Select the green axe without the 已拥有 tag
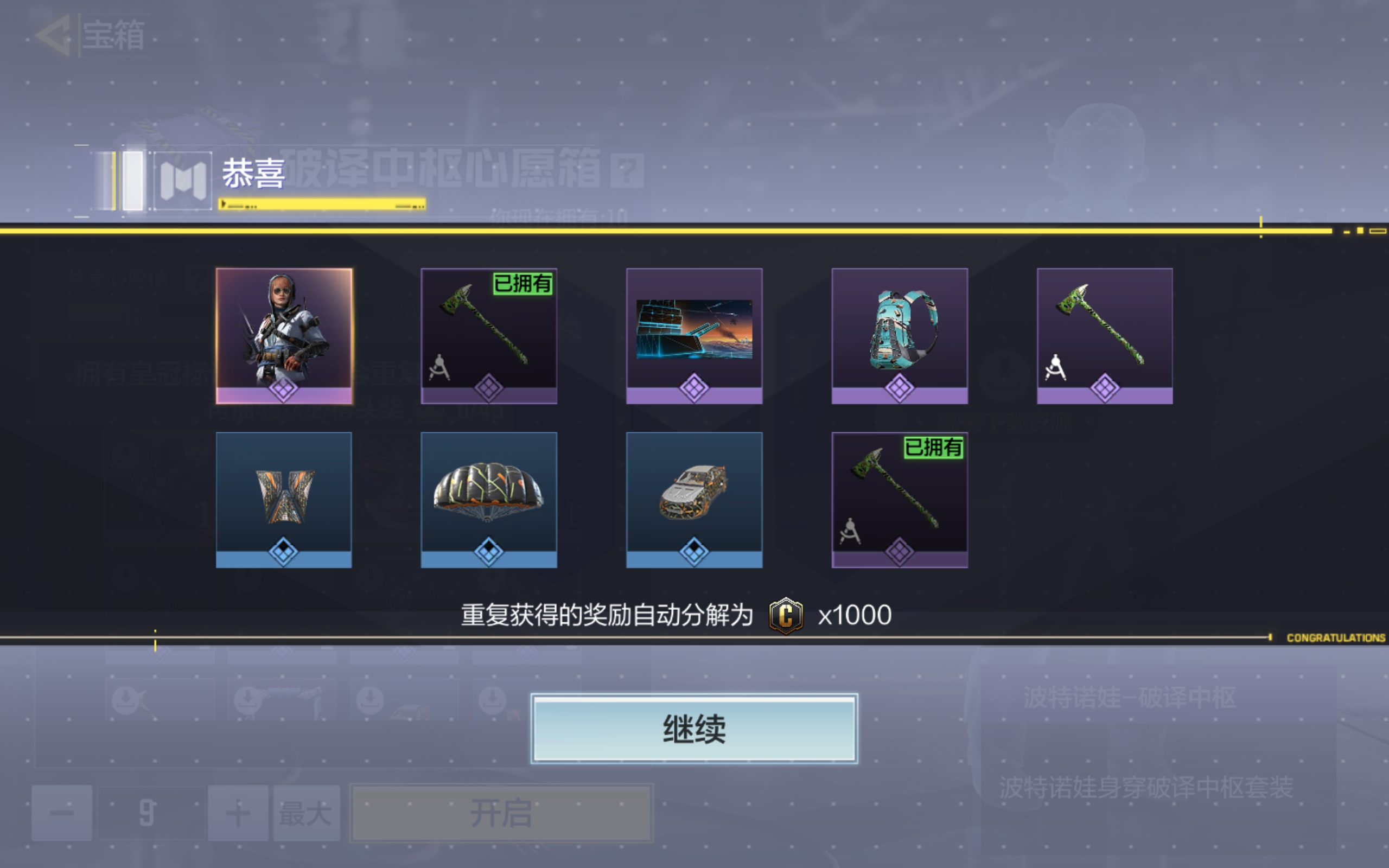The height and width of the screenshot is (868, 1389). [x=1104, y=336]
